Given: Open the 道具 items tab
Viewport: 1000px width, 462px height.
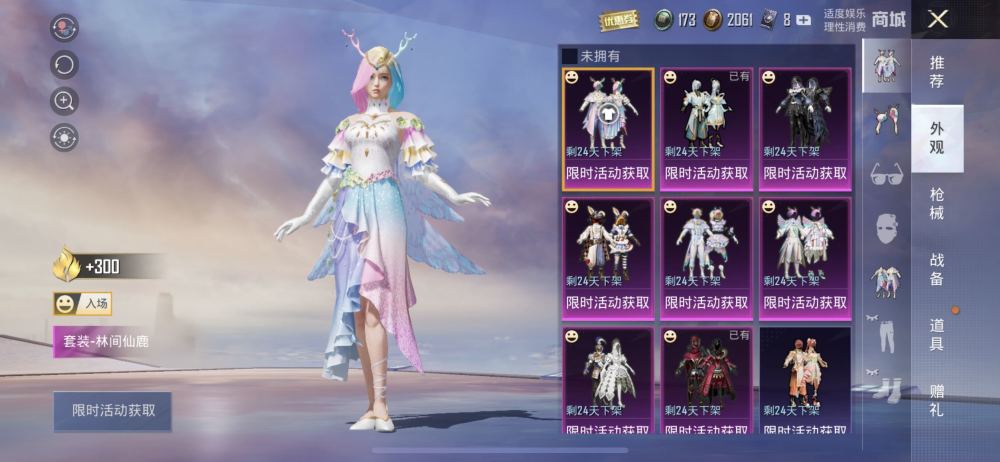Looking at the screenshot, I should [x=937, y=334].
